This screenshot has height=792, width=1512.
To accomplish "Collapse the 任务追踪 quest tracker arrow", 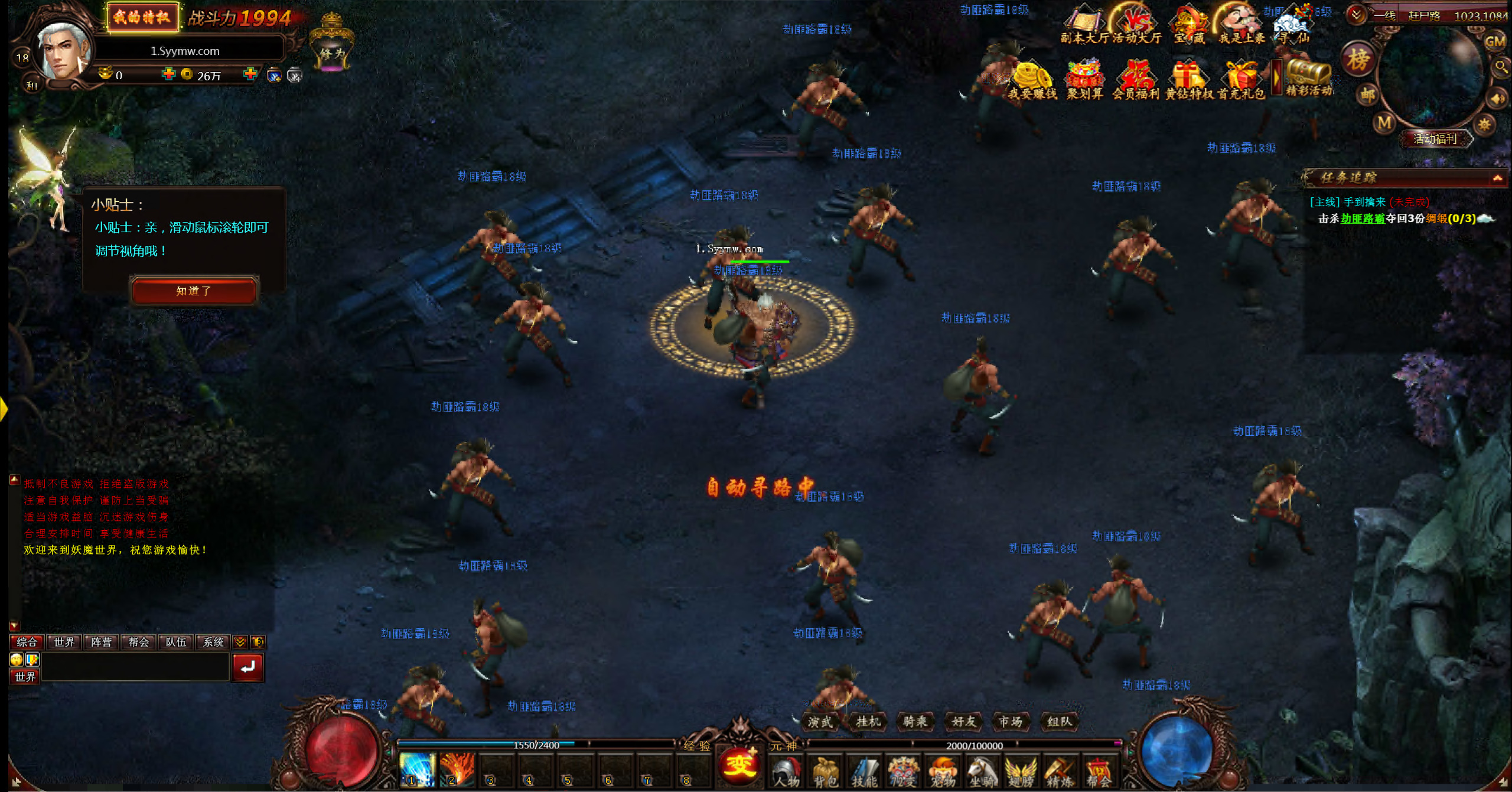I will tap(1497, 178).
